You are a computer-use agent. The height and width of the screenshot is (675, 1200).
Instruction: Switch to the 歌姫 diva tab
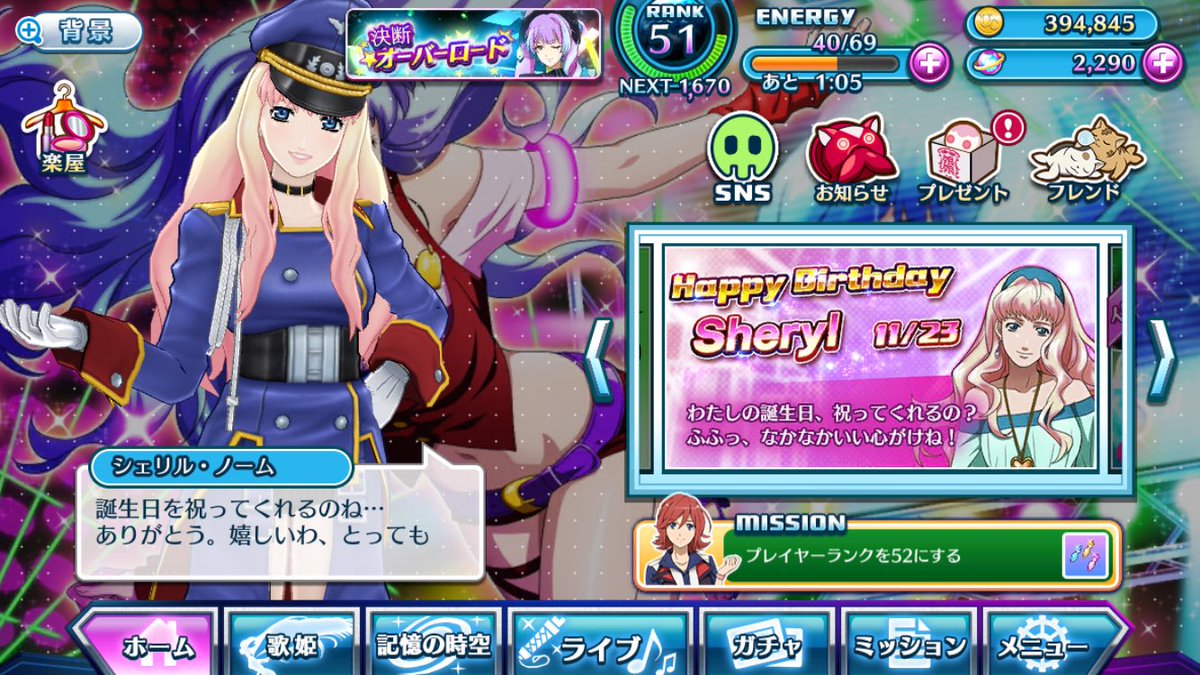tap(292, 645)
